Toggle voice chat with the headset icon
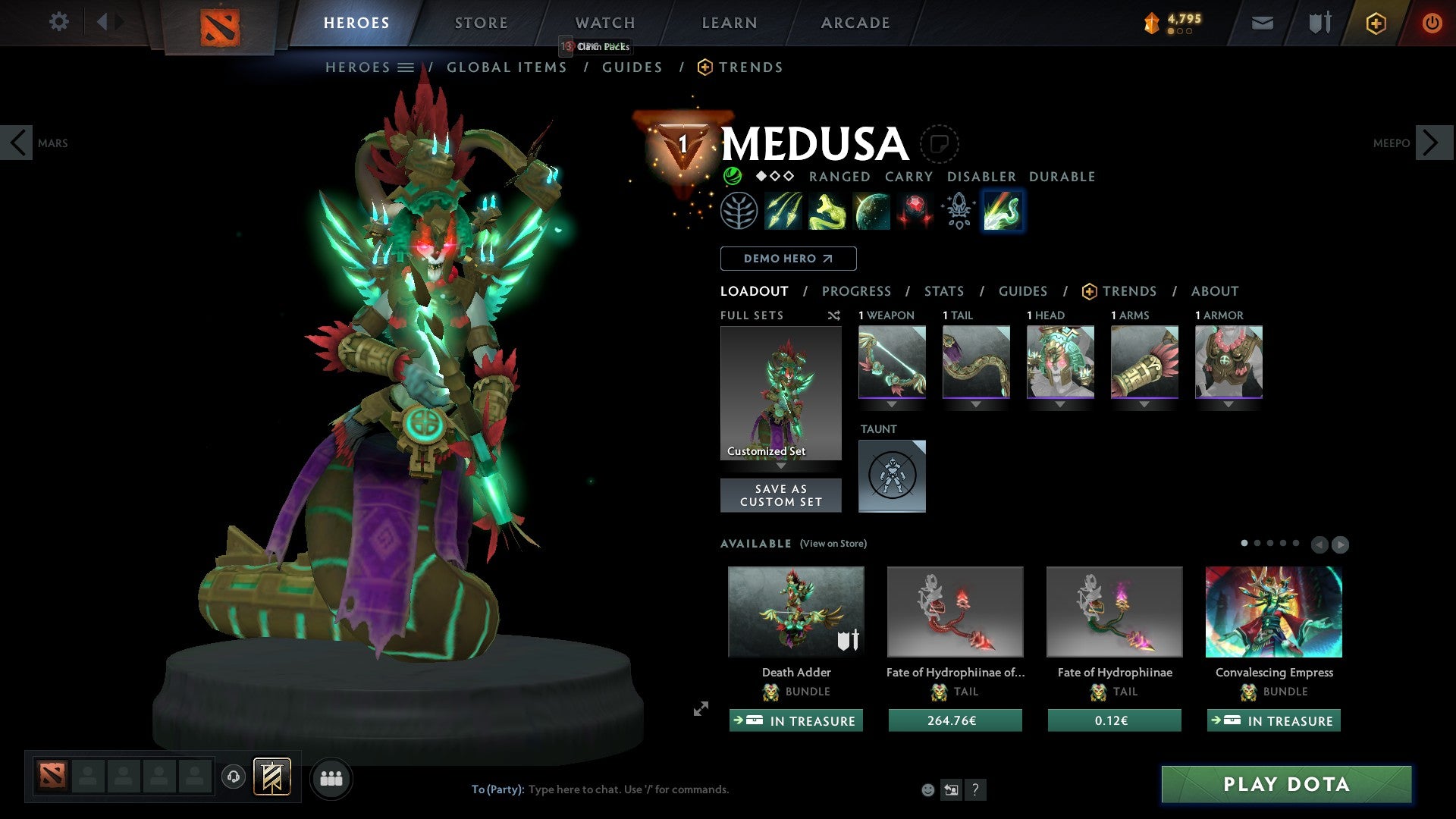 click(234, 777)
